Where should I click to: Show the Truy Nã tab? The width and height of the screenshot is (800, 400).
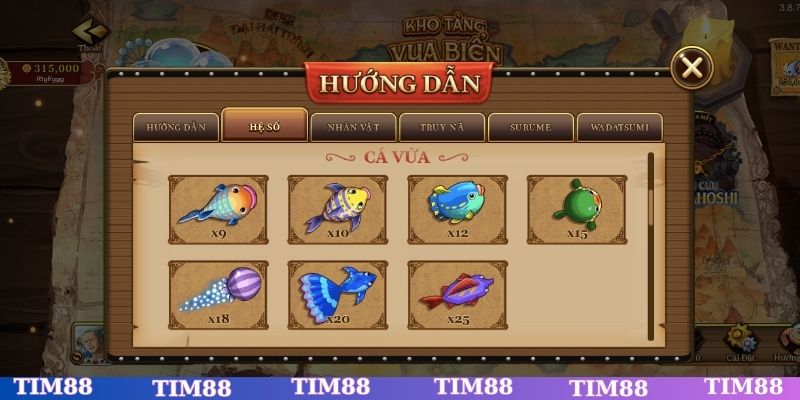pos(442,127)
